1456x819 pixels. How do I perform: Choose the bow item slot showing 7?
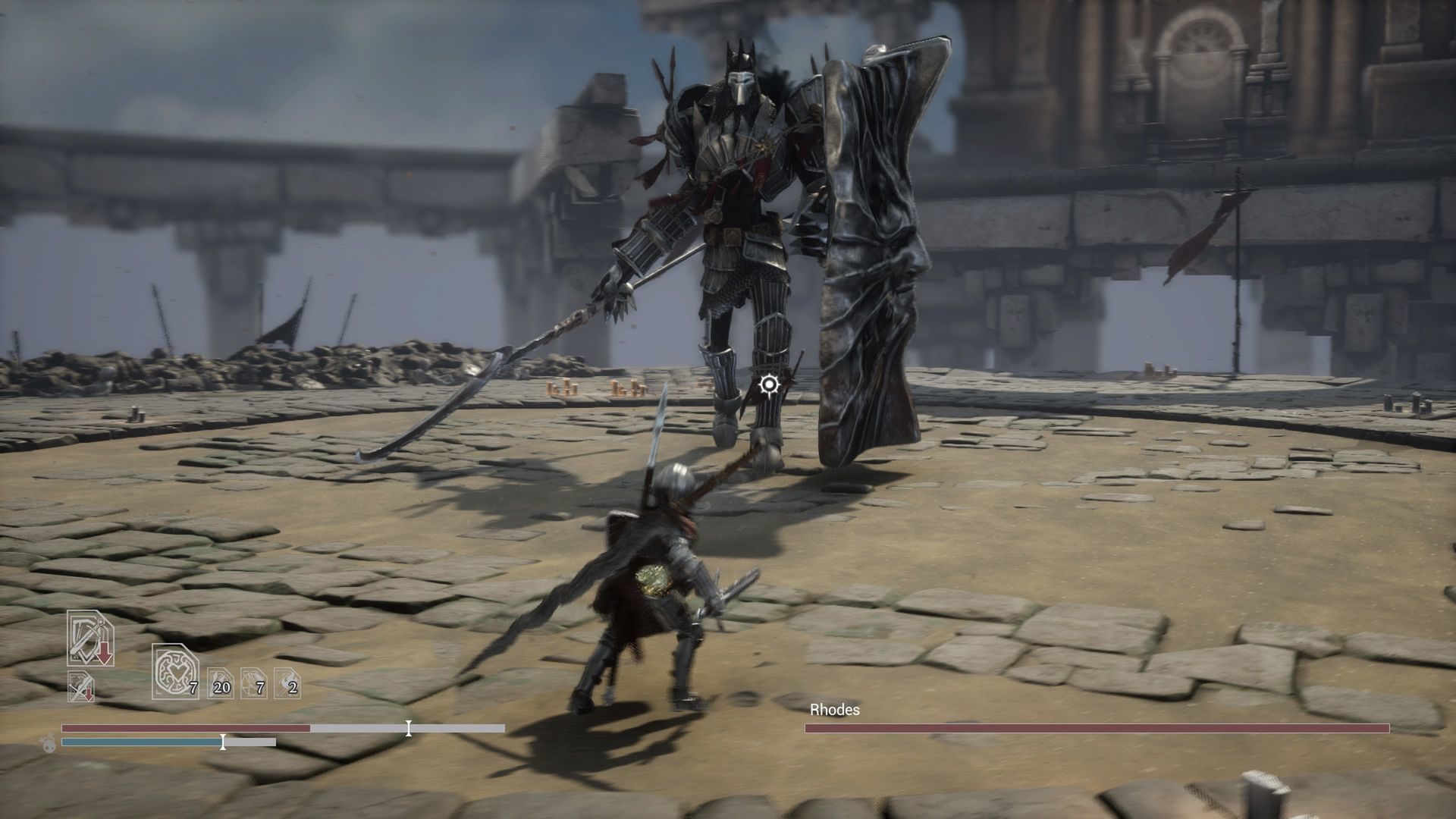(x=253, y=682)
